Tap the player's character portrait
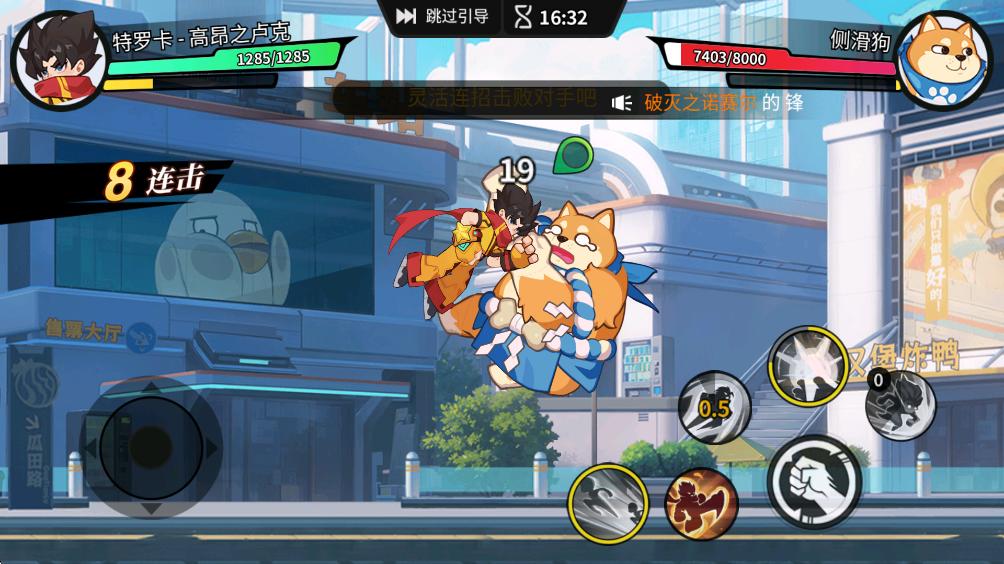This screenshot has height=564, width=1004. (x=57, y=58)
